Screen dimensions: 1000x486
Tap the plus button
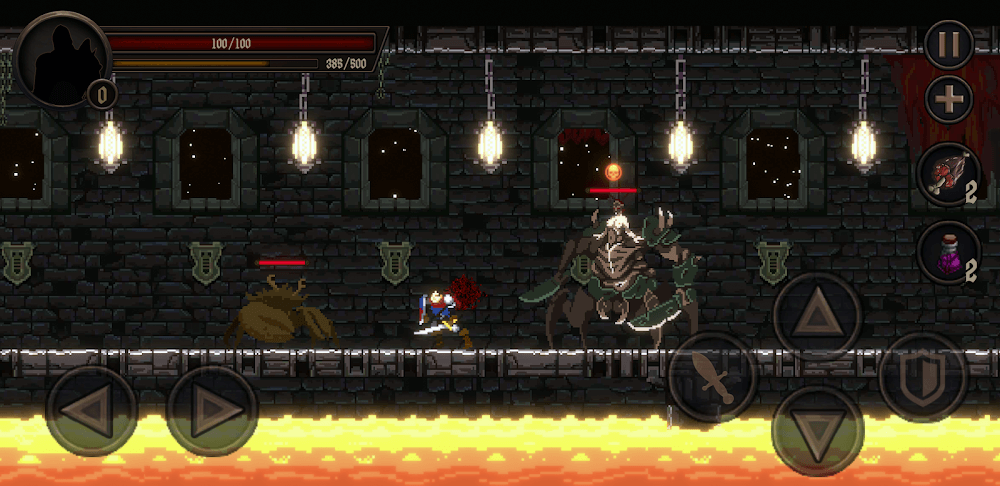click(x=948, y=99)
